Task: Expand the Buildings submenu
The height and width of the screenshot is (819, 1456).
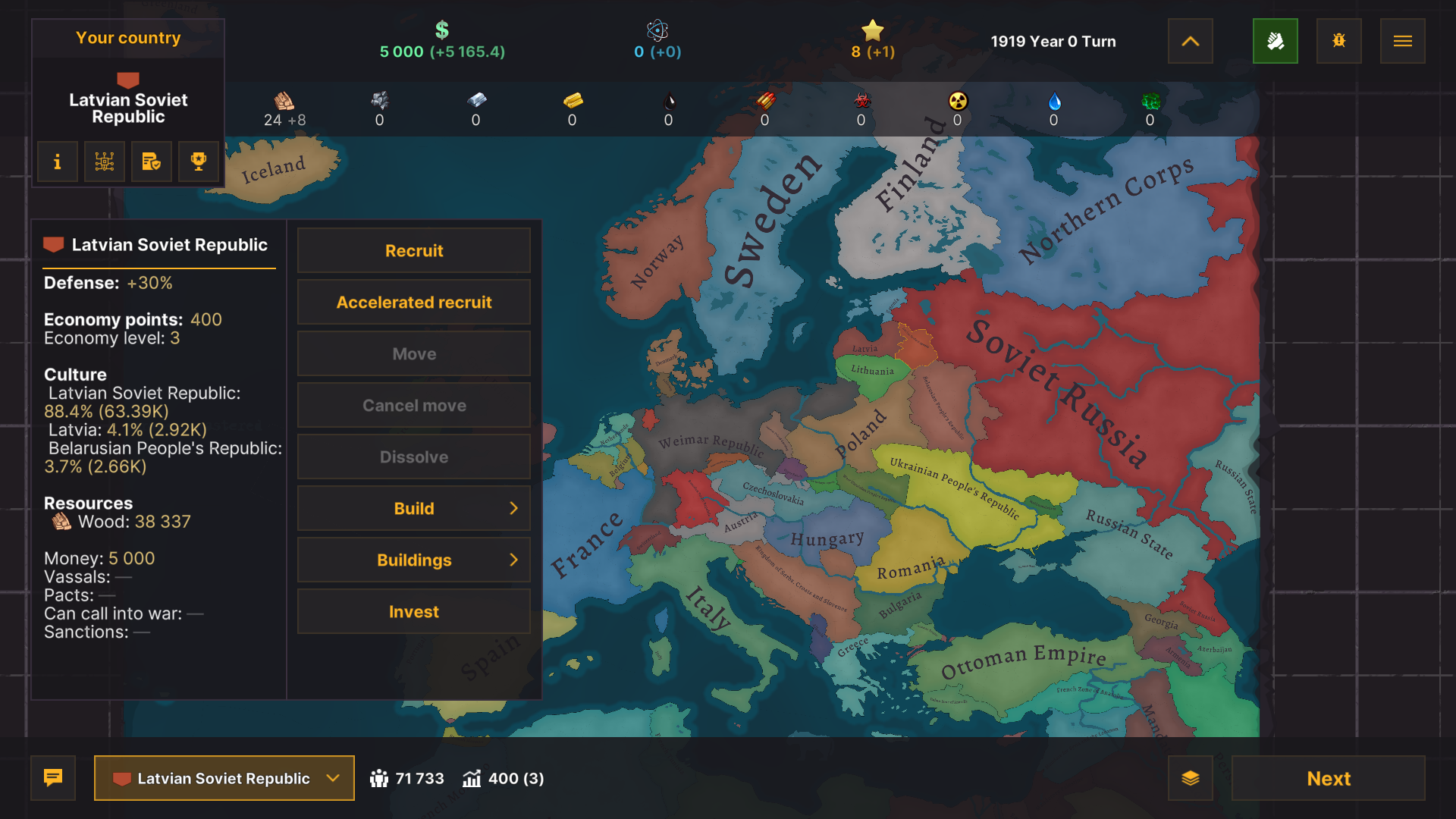Action: click(x=413, y=560)
